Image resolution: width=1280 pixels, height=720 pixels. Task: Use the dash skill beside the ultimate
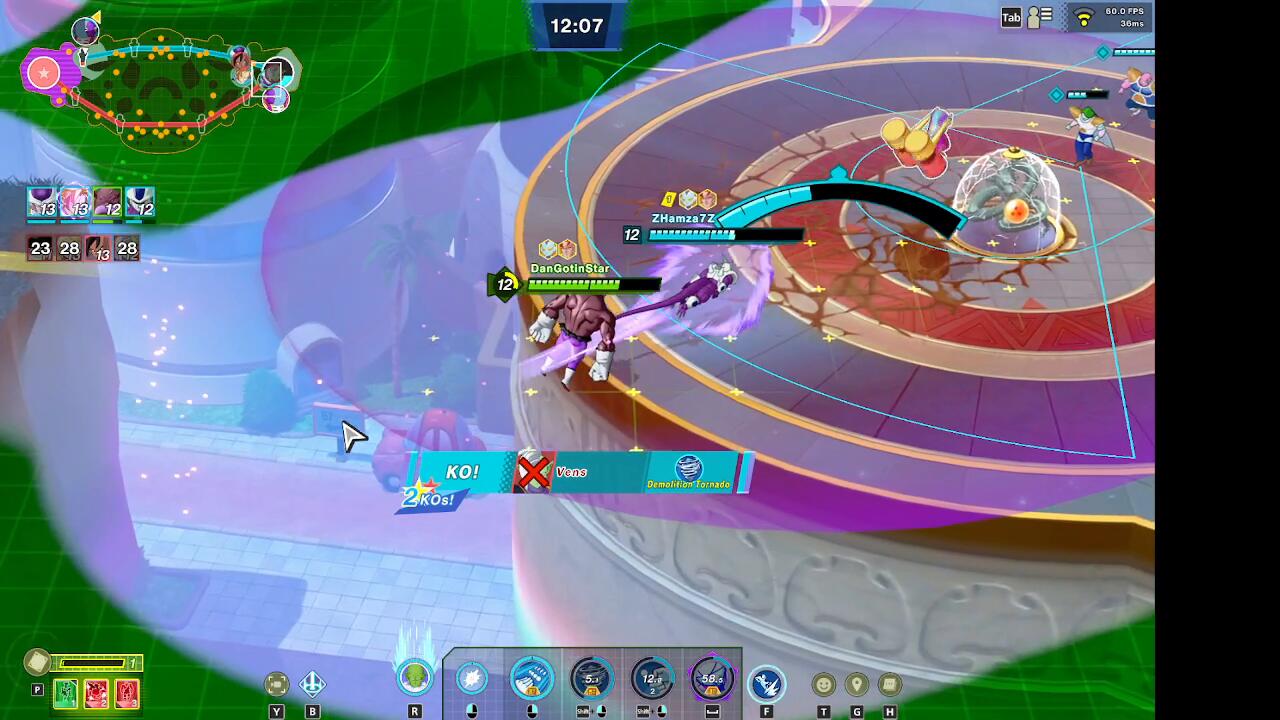(766, 684)
